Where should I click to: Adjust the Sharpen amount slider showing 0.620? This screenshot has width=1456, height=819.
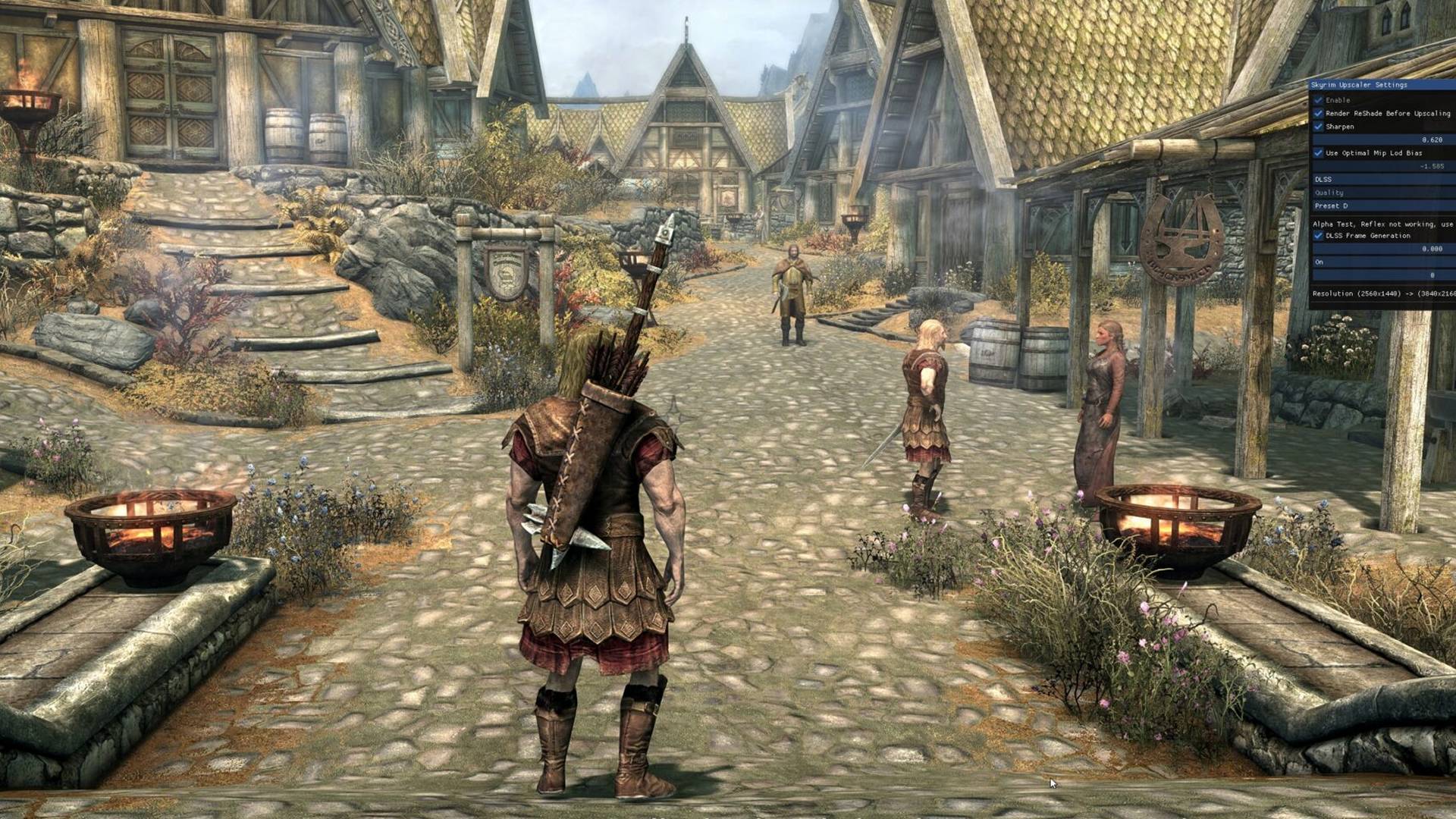[1380, 140]
